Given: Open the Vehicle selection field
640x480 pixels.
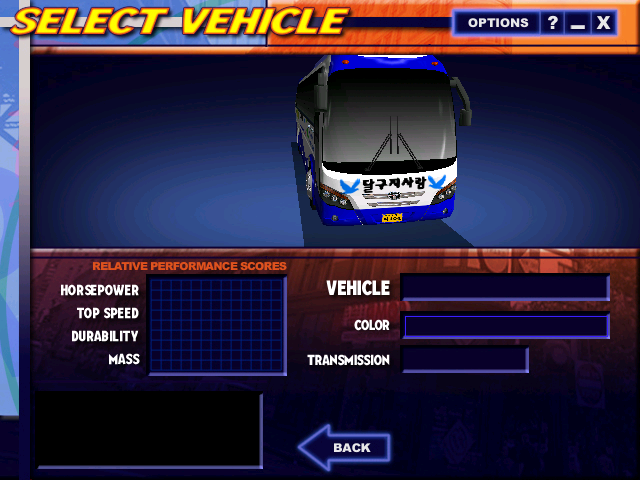Looking at the screenshot, I should [505, 288].
